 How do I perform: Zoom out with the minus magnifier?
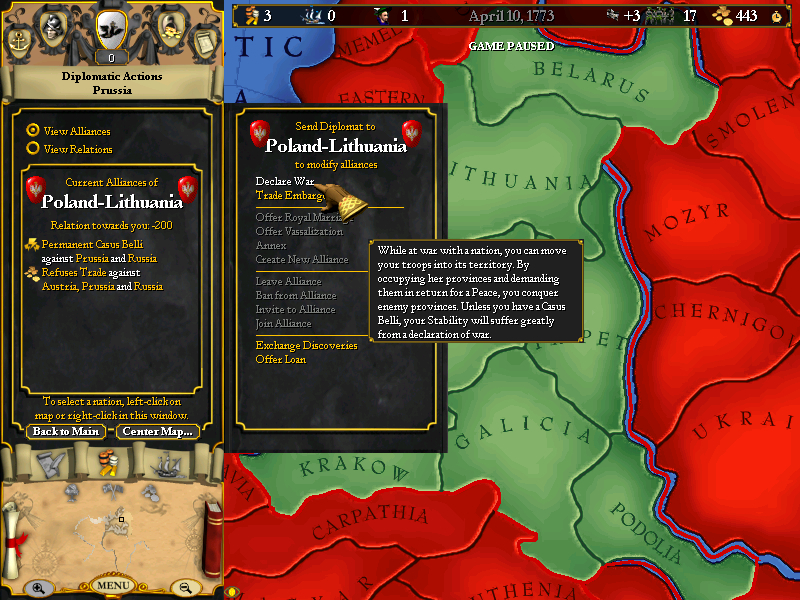pyautogui.click(x=184, y=588)
